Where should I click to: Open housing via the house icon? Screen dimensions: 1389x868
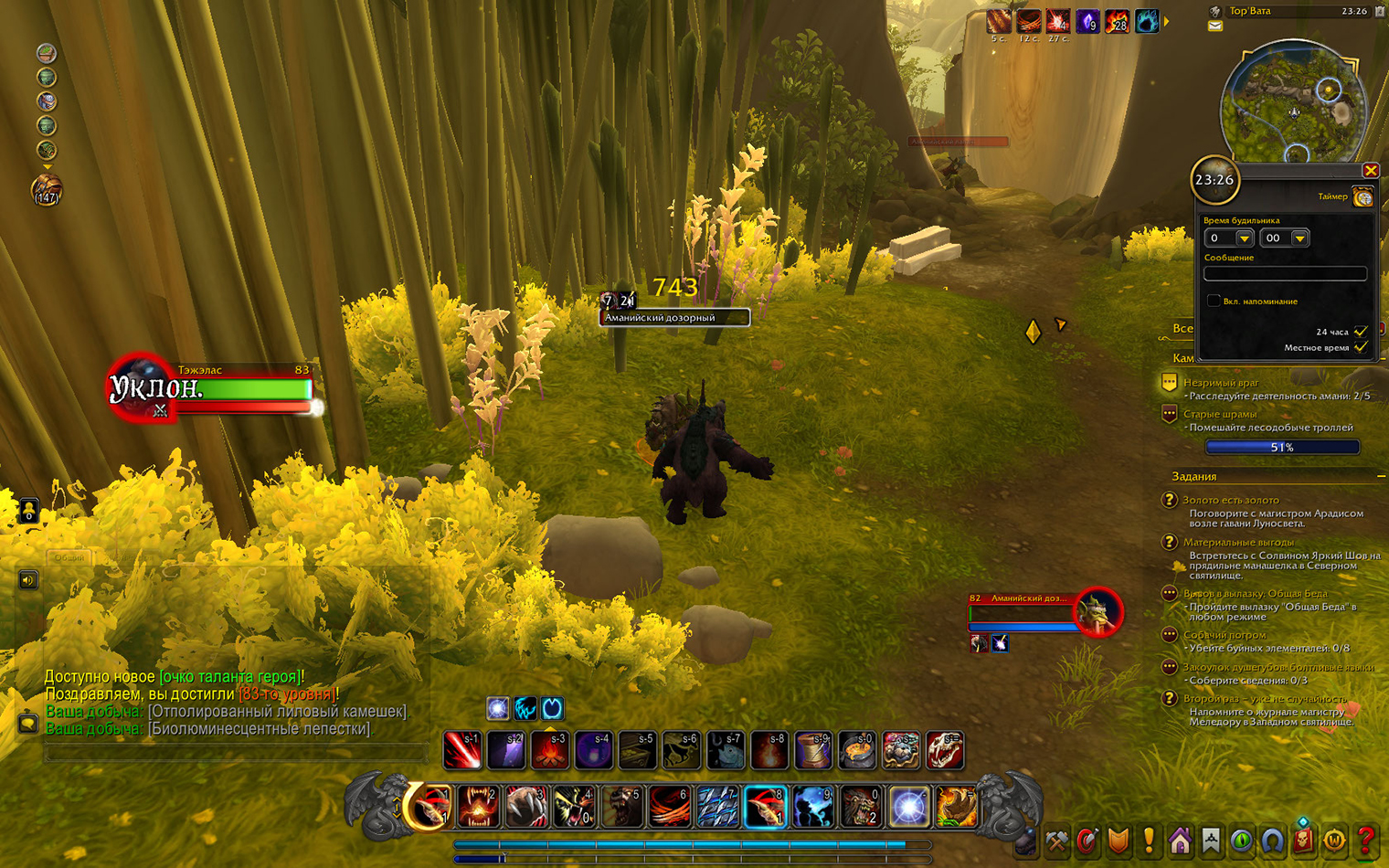[1180, 840]
